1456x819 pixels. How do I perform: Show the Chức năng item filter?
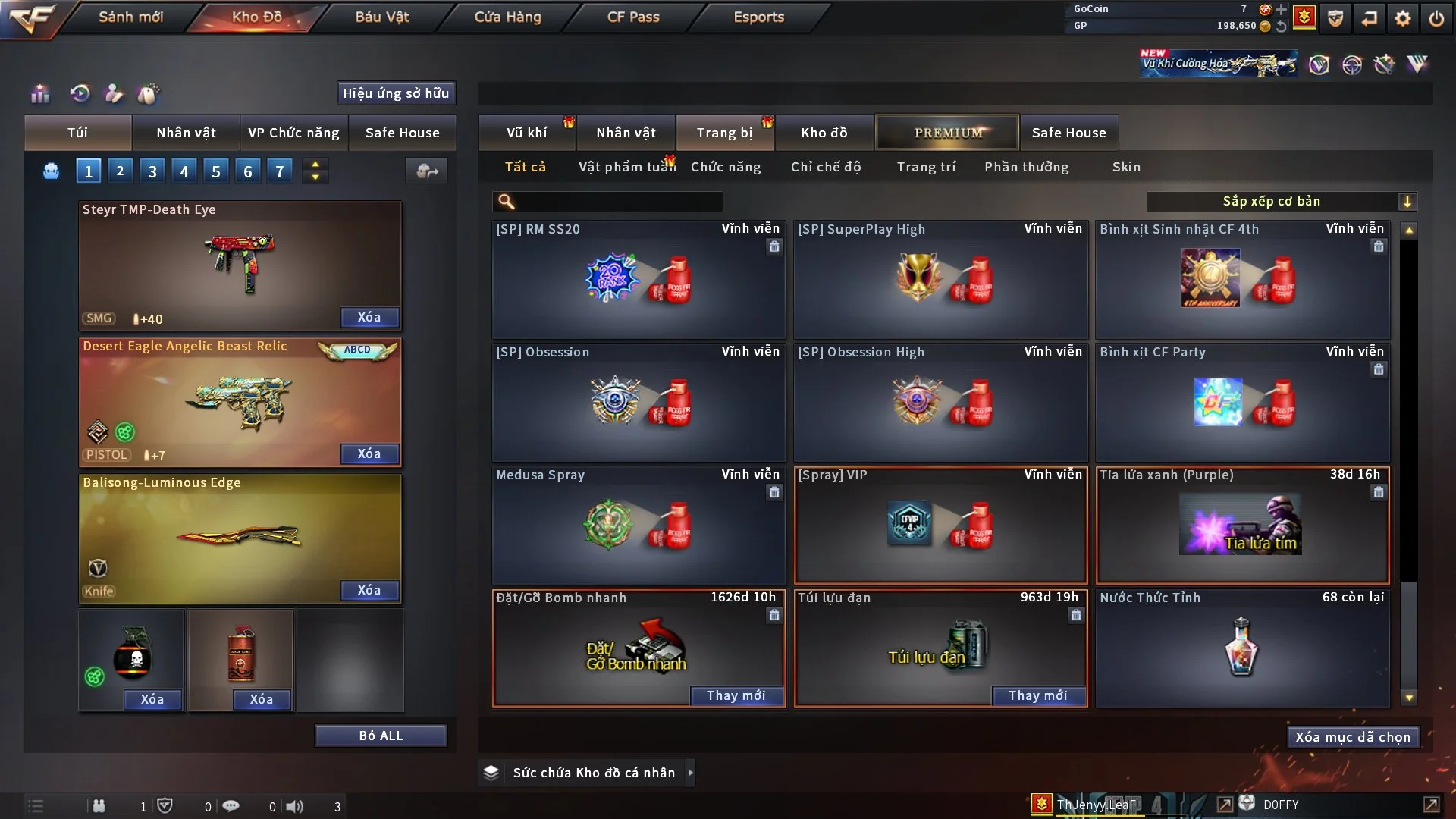(725, 167)
